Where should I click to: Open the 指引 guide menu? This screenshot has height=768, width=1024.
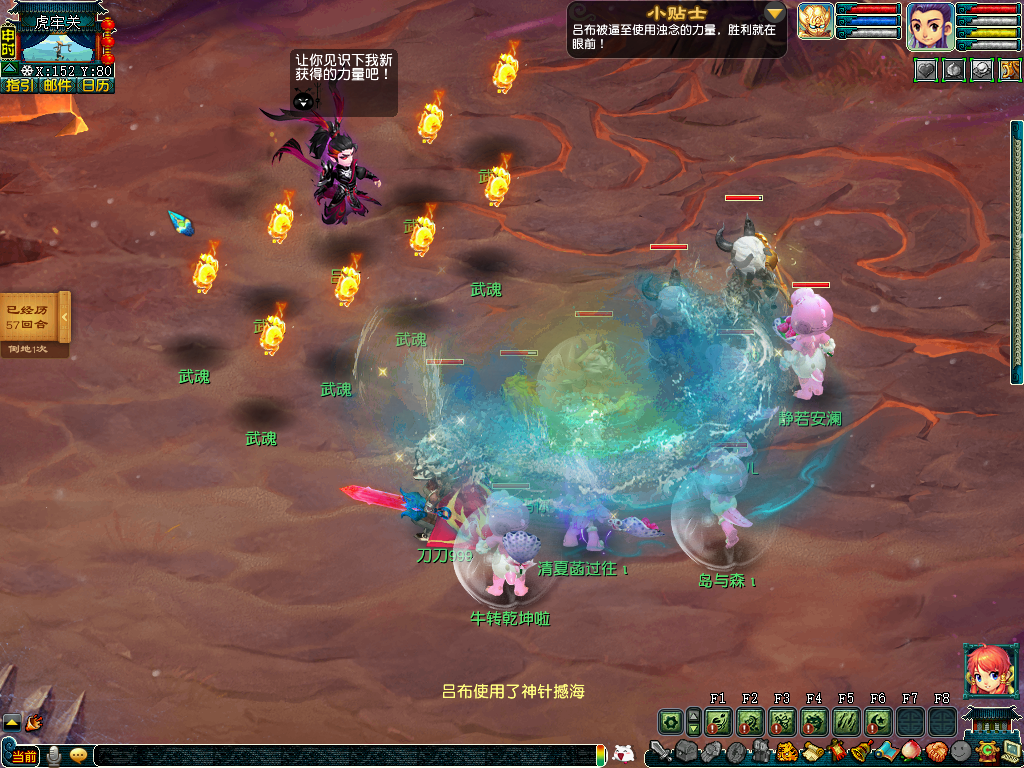click(x=18, y=86)
